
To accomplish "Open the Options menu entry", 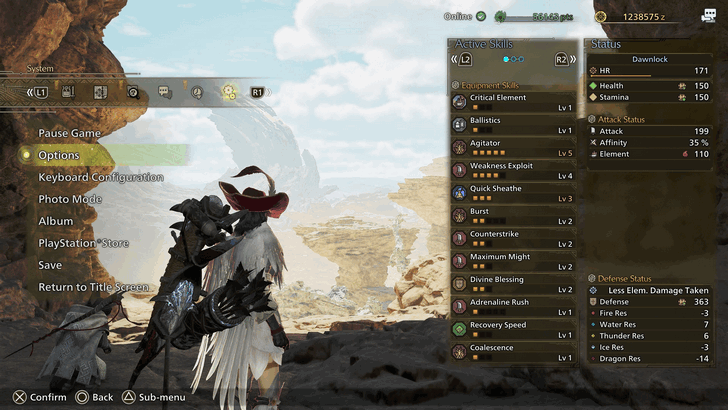I will coord(59,155).
